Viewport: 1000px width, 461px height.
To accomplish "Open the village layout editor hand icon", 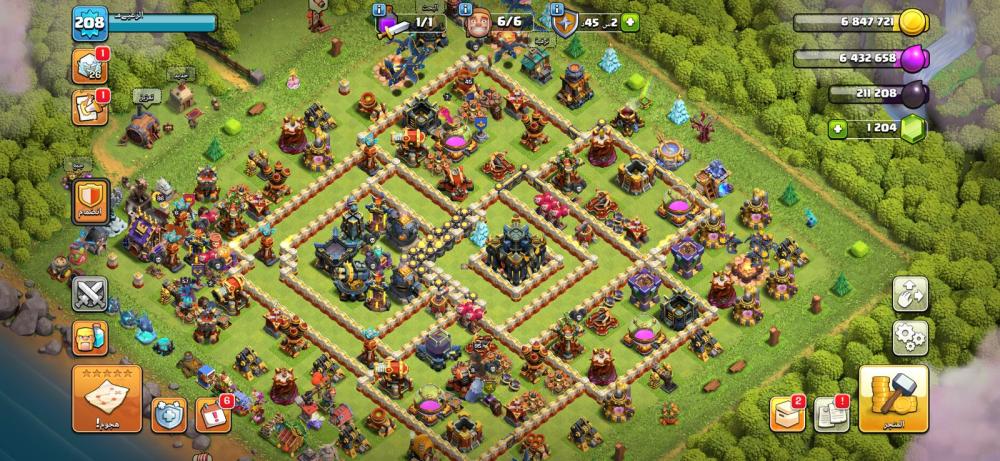I will (x=910, y=293).
